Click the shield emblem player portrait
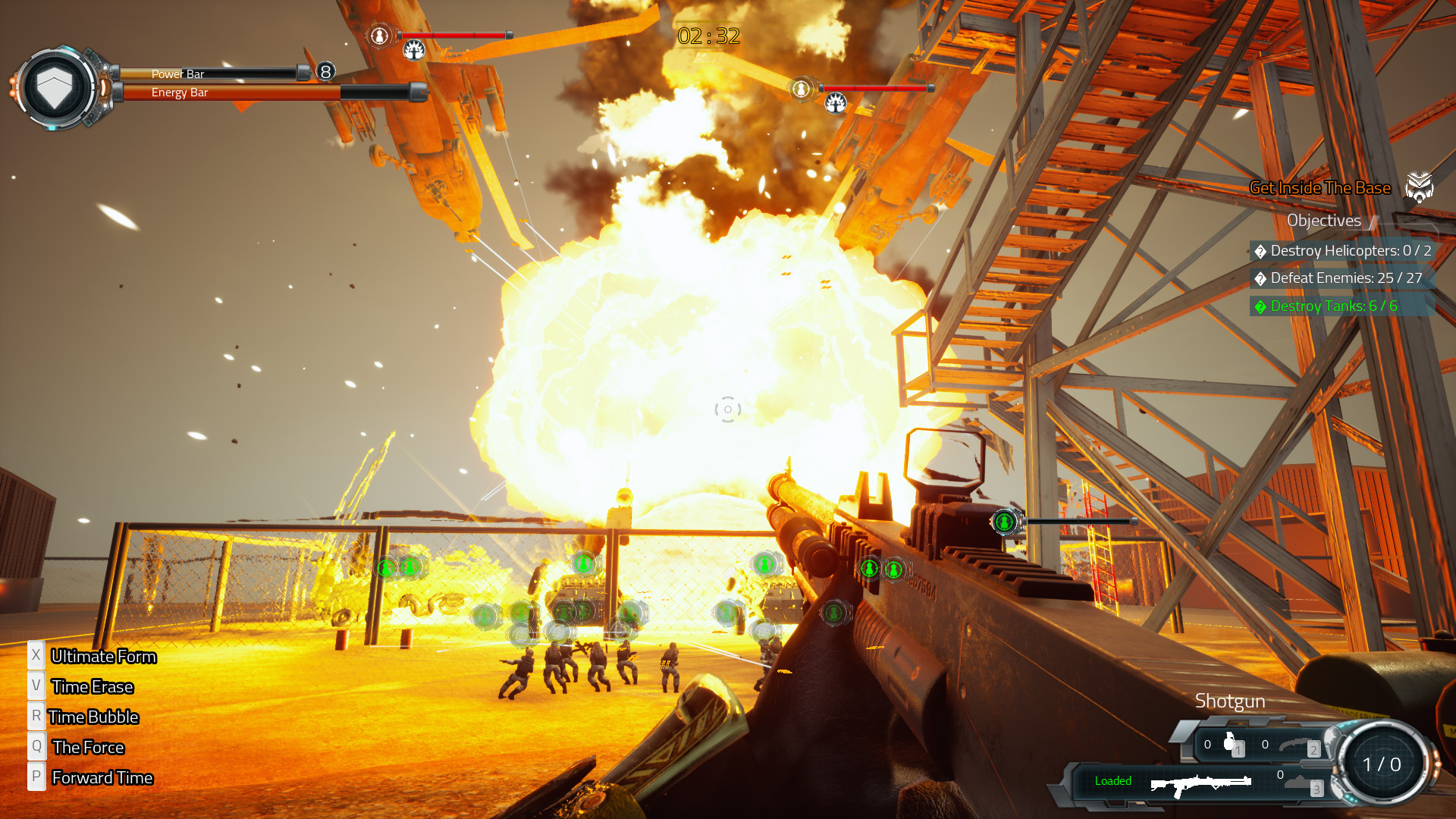The height and width of the screenshot is (819, 1456). (x=55, y=88)
